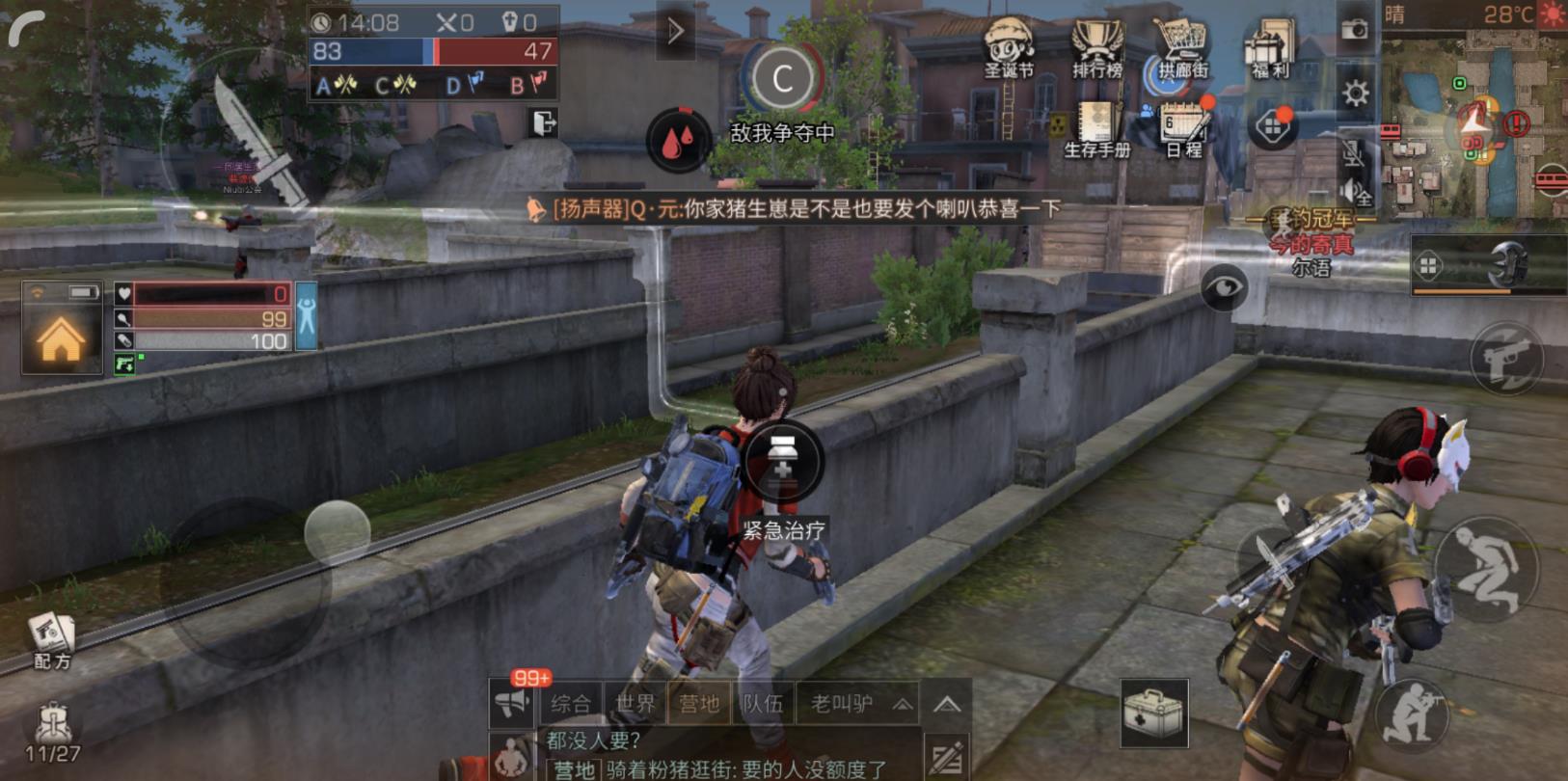Select the 综合 chat tab
This screenshot has width=1568, height=781.
571,704
